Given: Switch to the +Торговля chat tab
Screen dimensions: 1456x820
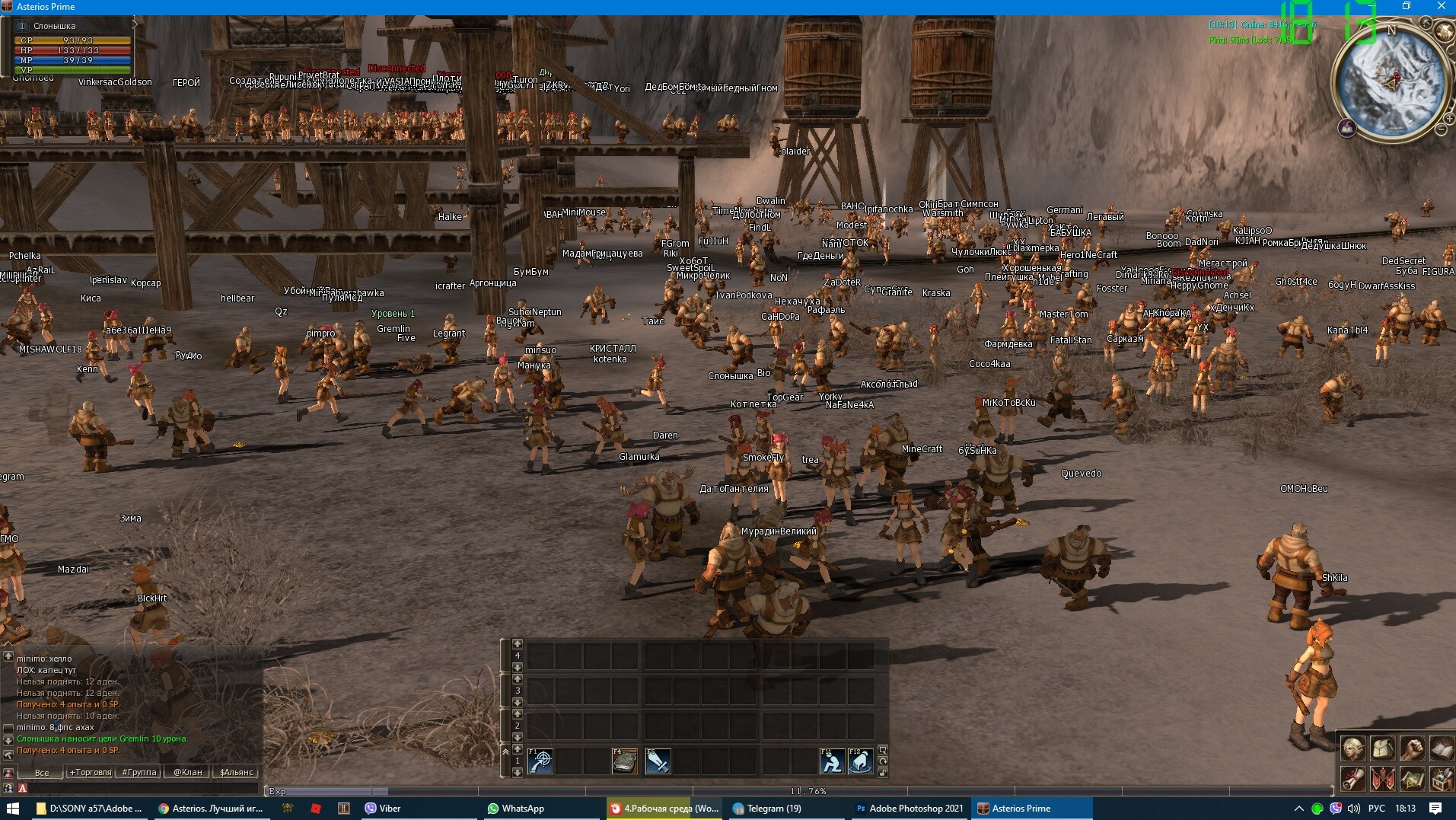Looking at the screenshot, I should pos(91,772).
